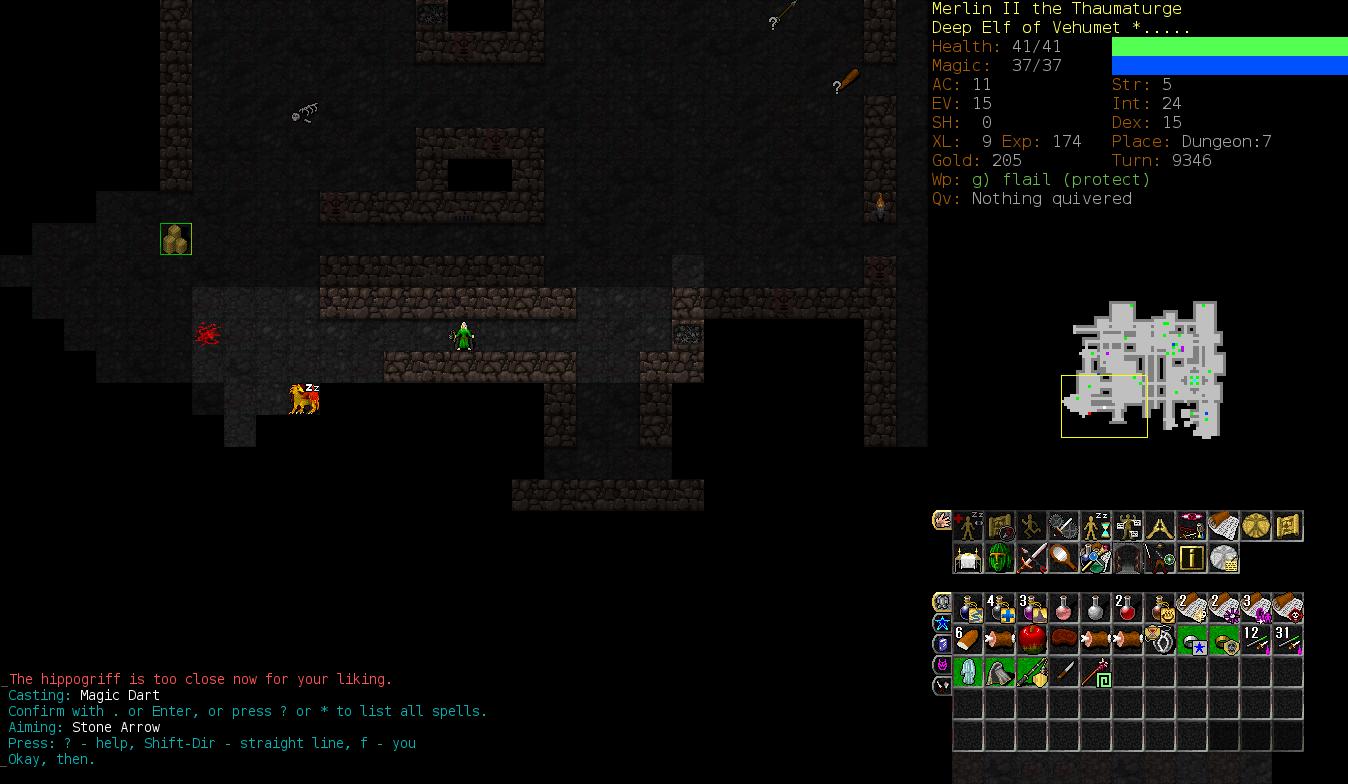
Task: Switch to the purple demon face tab
Action: [x=942, y=665]
